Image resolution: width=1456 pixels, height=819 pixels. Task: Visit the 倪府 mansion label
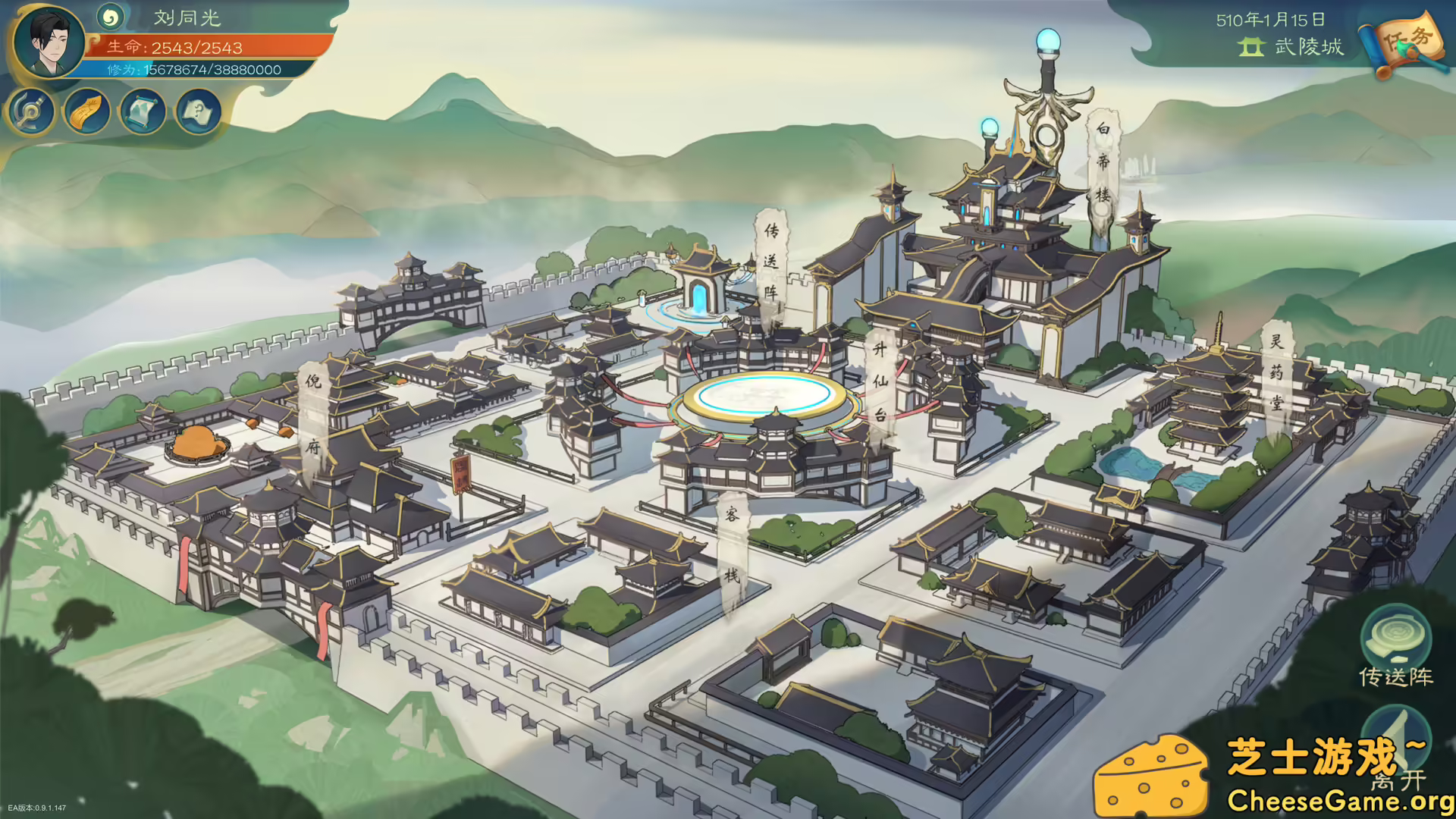(x=313, y=413)
